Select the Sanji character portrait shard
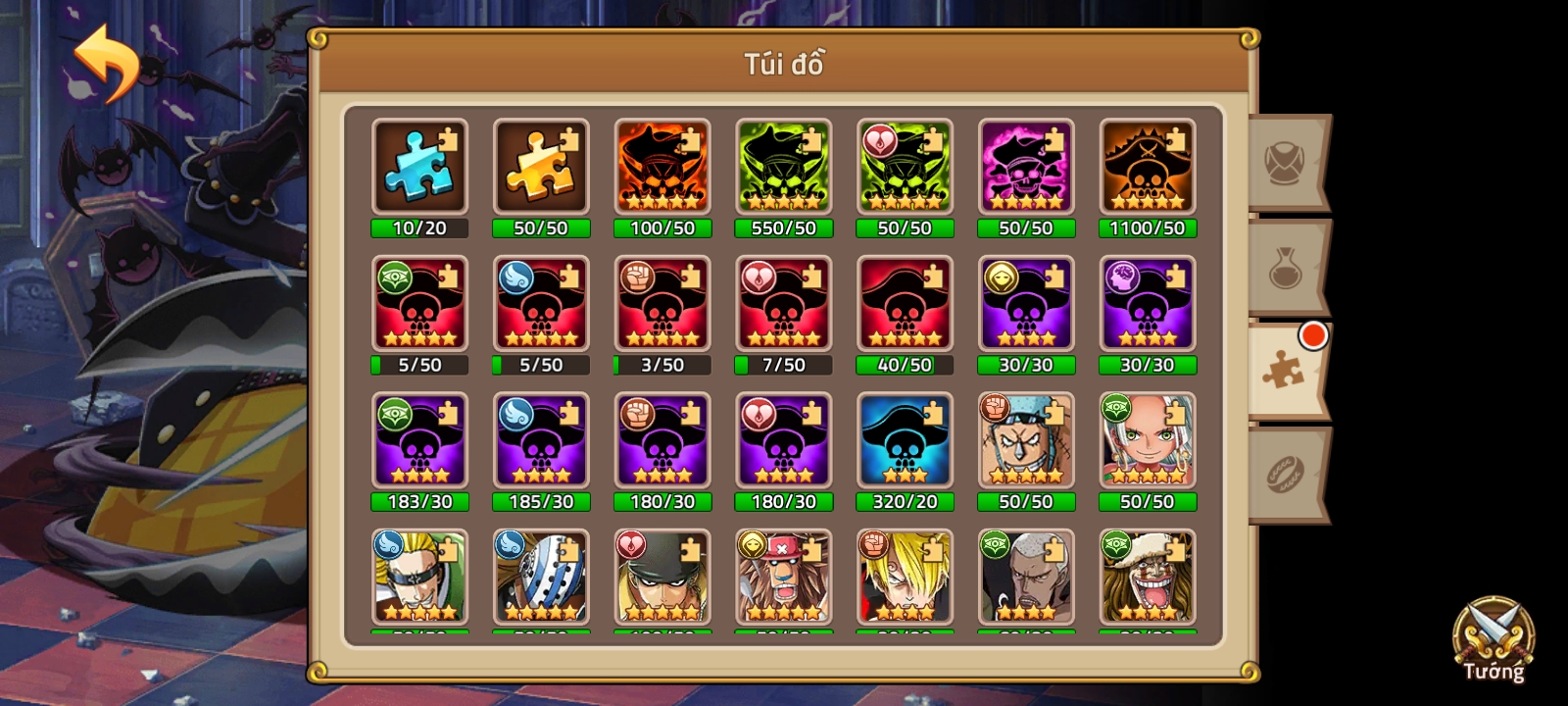The height and width of the screenshot is (706, 1568). click(x=905, y=579)
